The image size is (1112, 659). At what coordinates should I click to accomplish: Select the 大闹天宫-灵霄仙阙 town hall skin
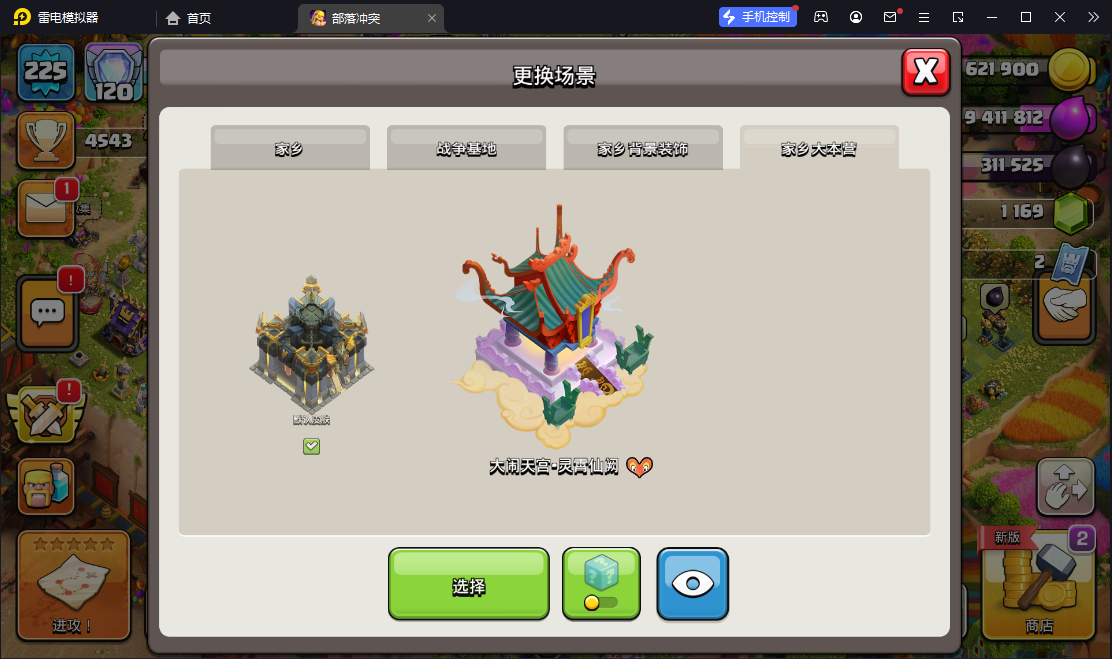click(555, 330)
